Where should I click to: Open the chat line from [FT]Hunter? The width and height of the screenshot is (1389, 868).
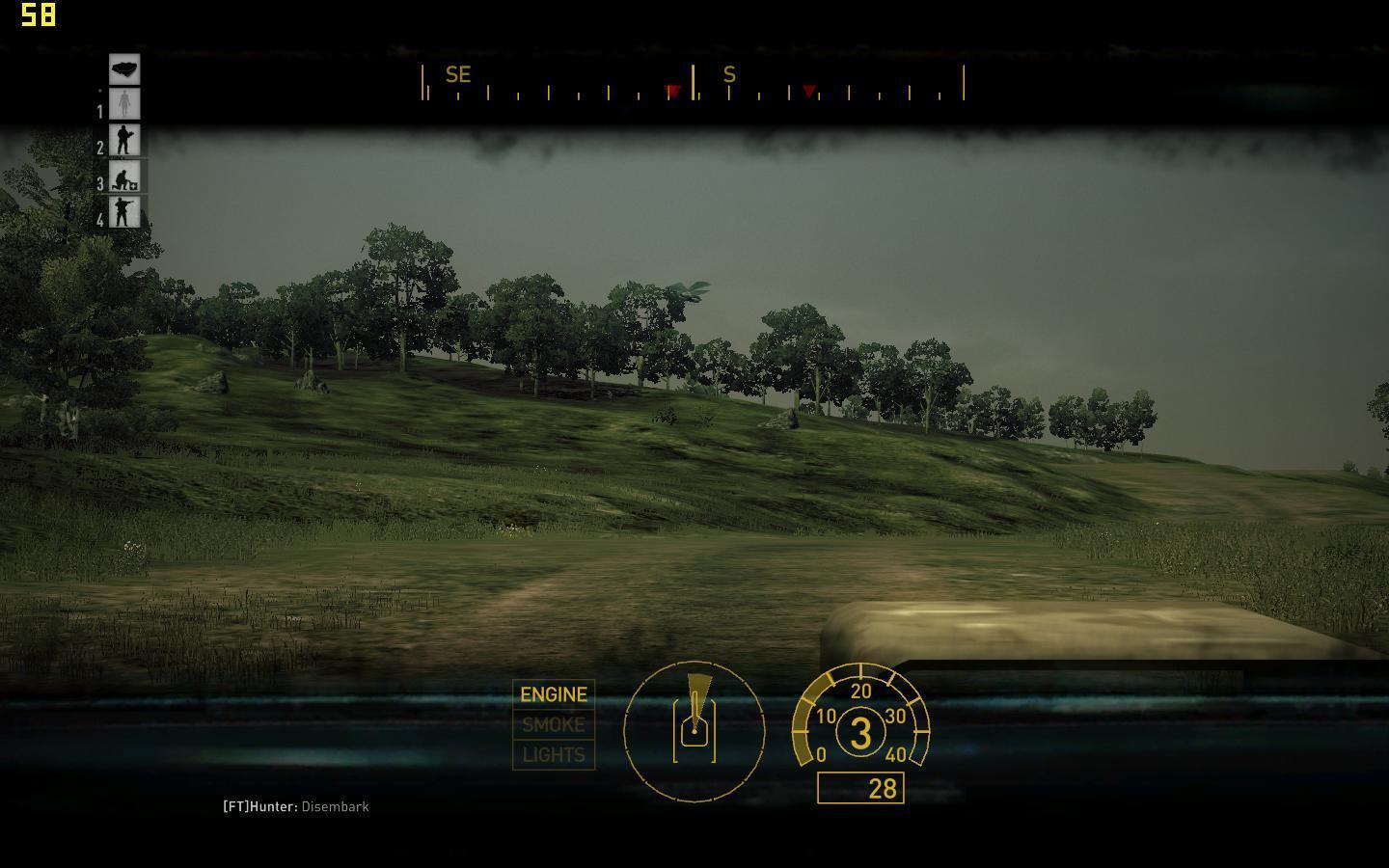tap(296, 806)
